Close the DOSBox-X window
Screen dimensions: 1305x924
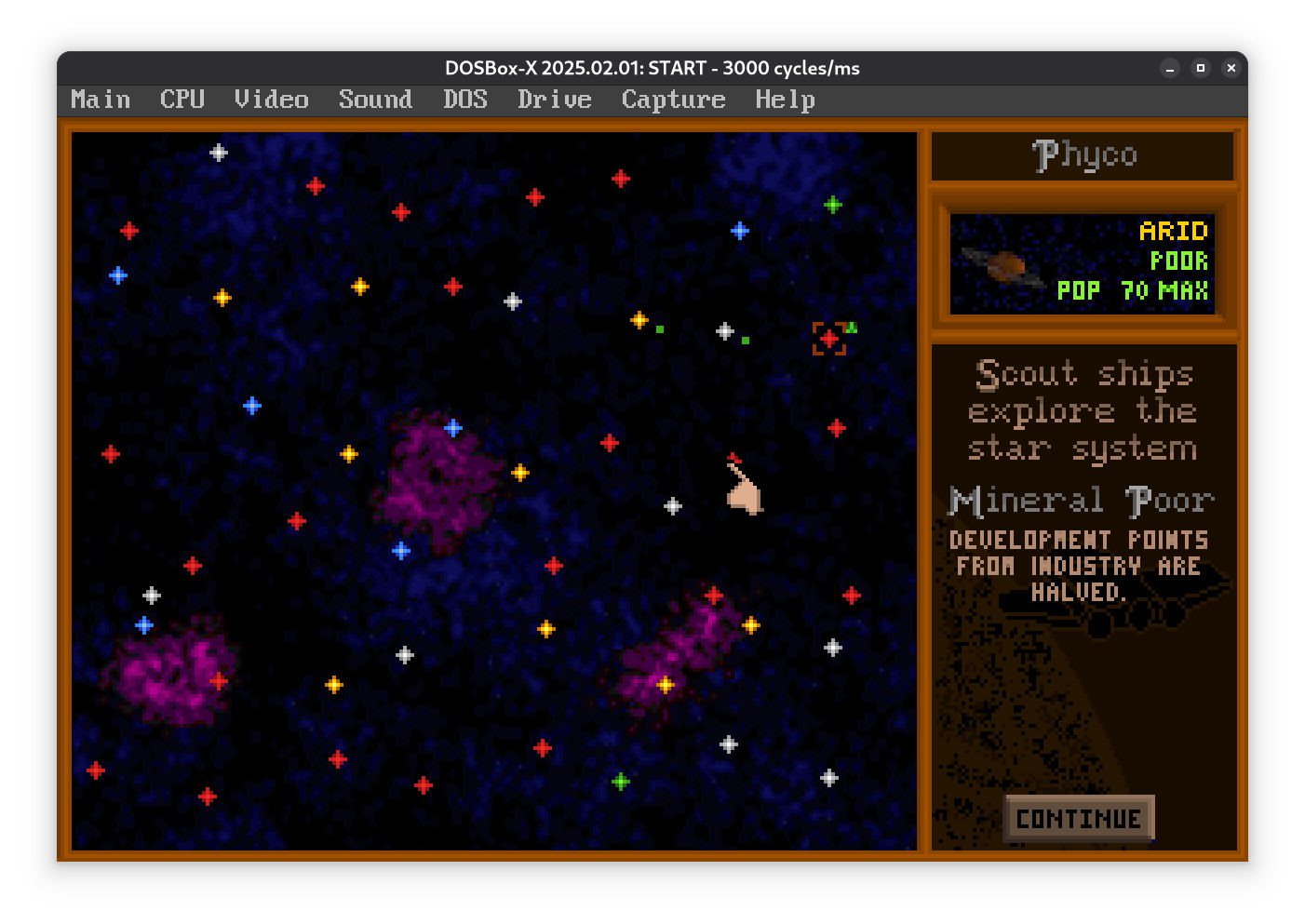pyautogui.click(x=1231, y=68)
